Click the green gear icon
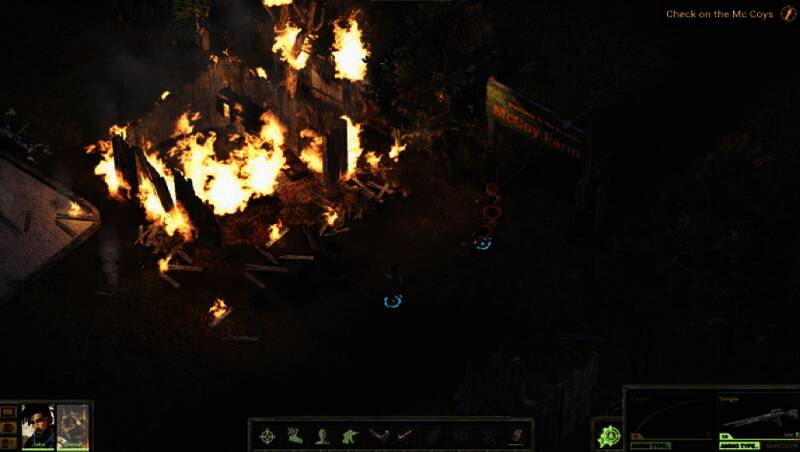This screenshot has height=452, width=800. tap(607, 435)
